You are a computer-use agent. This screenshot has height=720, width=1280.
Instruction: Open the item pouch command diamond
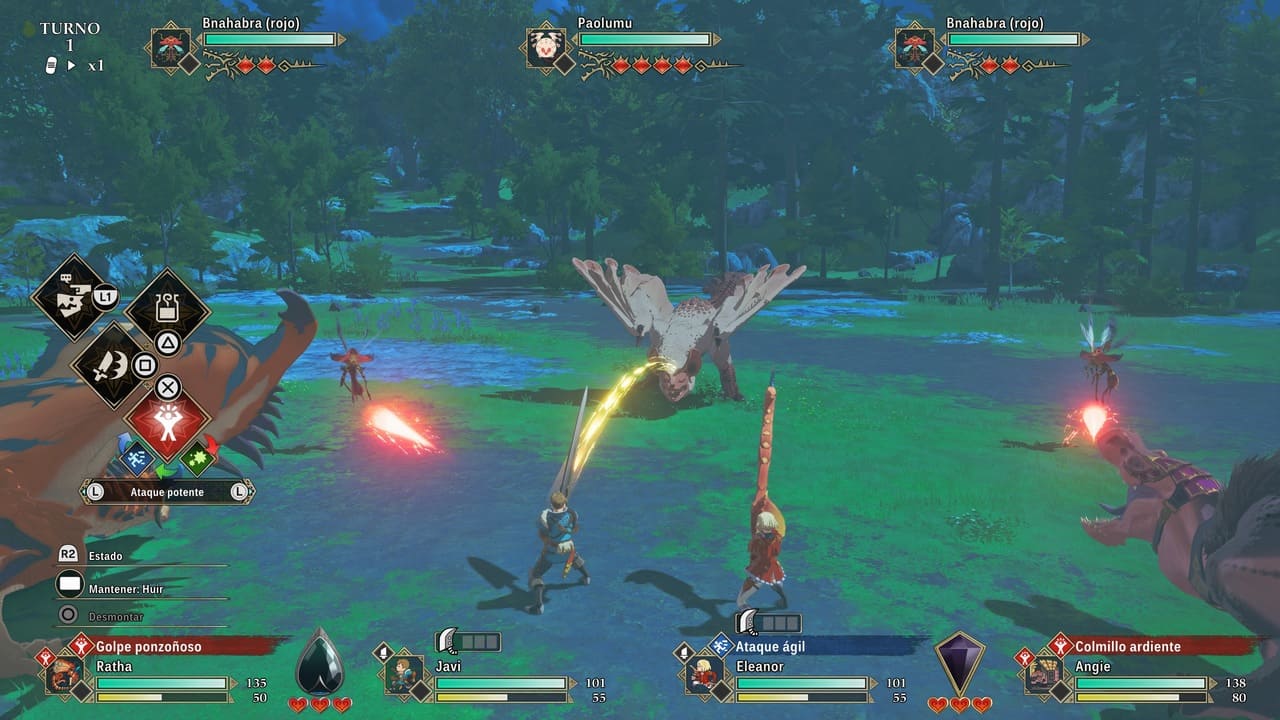[167, 308]
